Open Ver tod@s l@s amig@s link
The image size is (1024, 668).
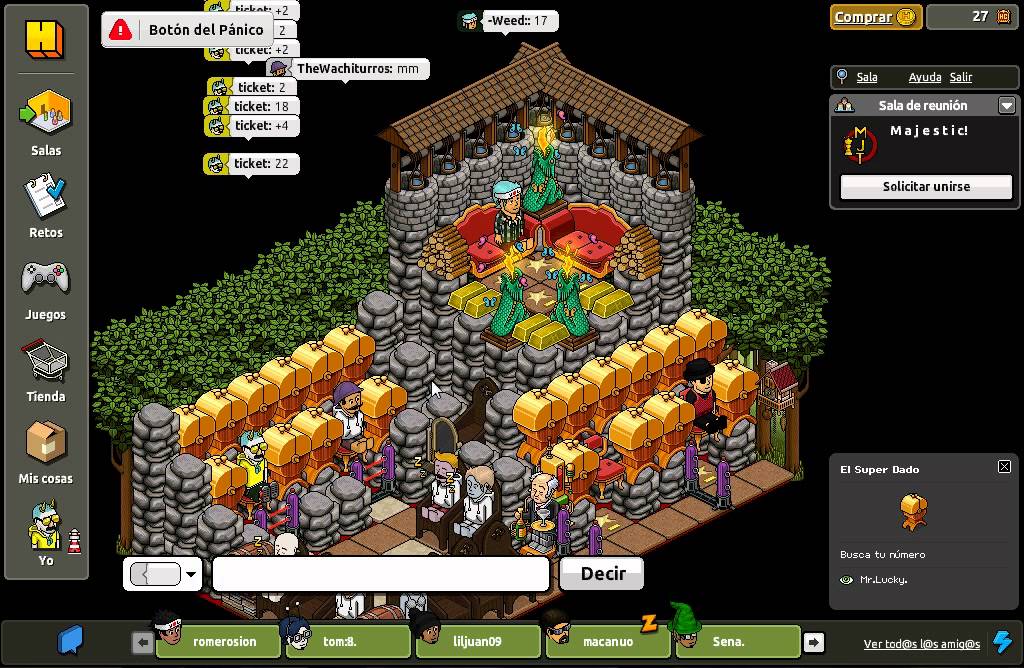click(921, 643)
